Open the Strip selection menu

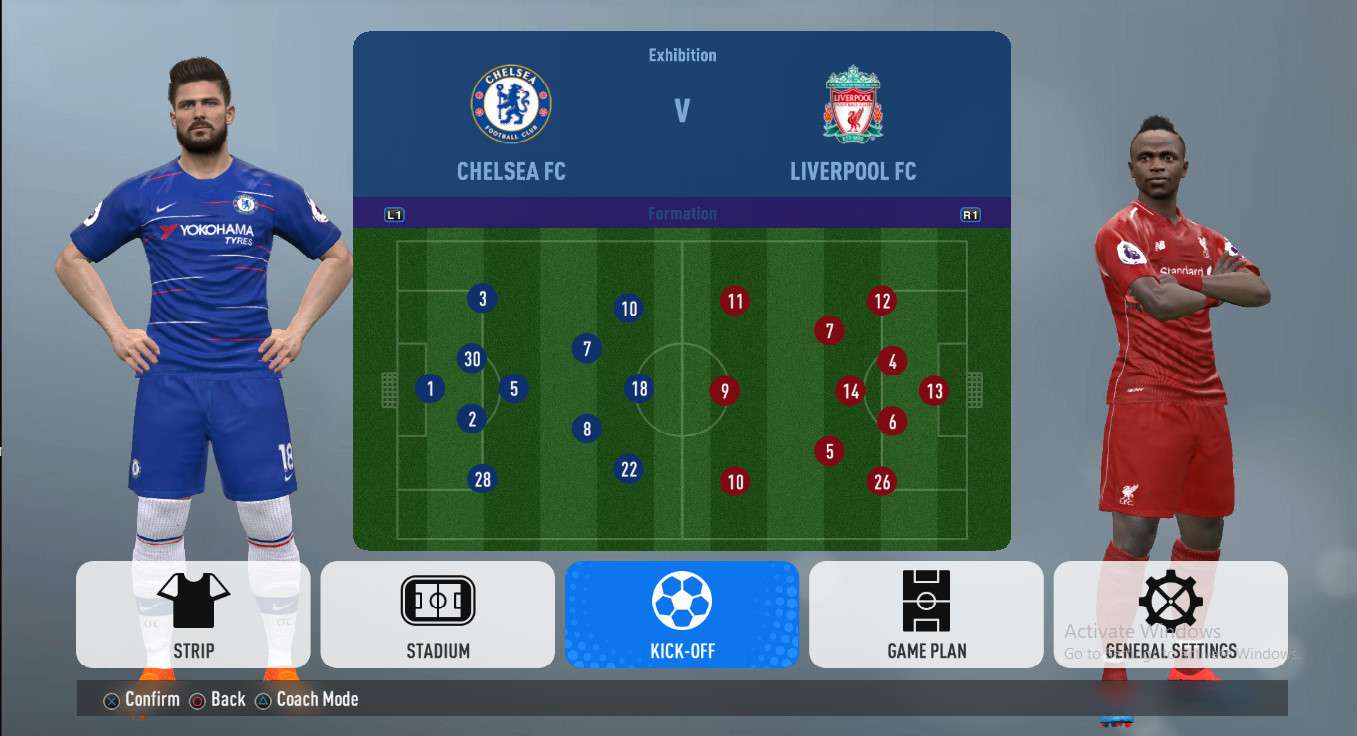pyautogui.click(x=193, y=614)
